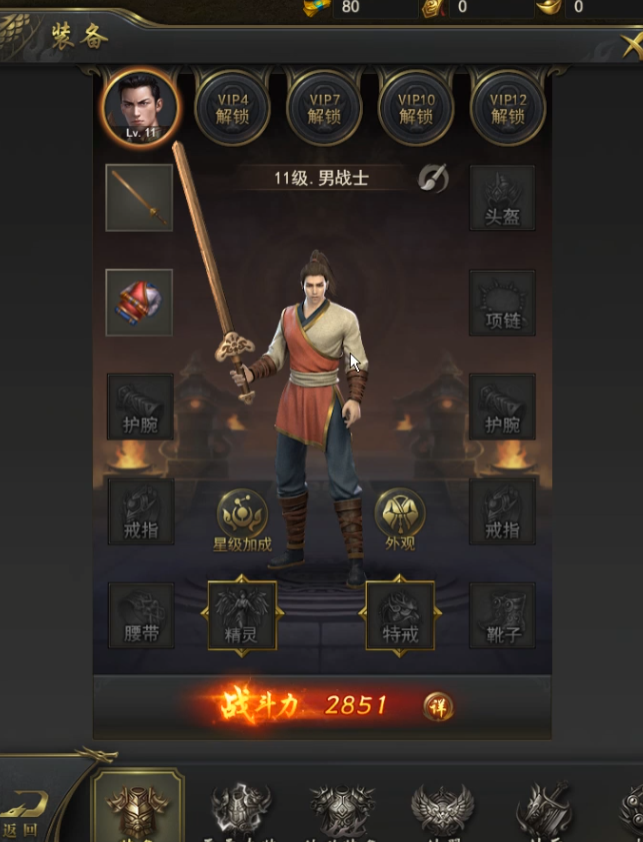Click the round icon beside 11级.男战士
Image resolution: width=643 pixels, height=842 pixels.
[x=433, y=179]
